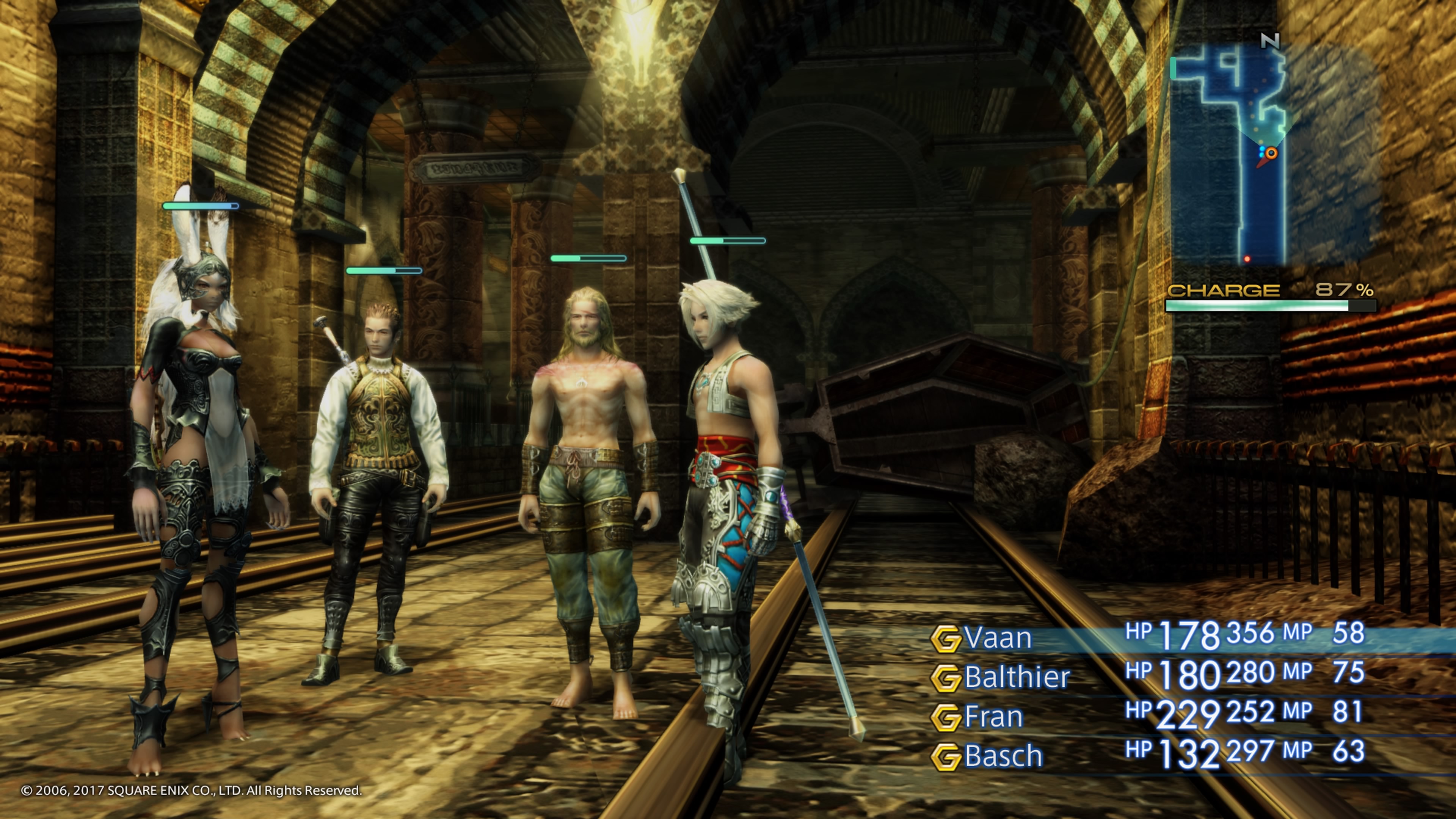The image size is (1456, 819).
Task: Toggle the gambit icon beside Basch
Action: (945, 758)
